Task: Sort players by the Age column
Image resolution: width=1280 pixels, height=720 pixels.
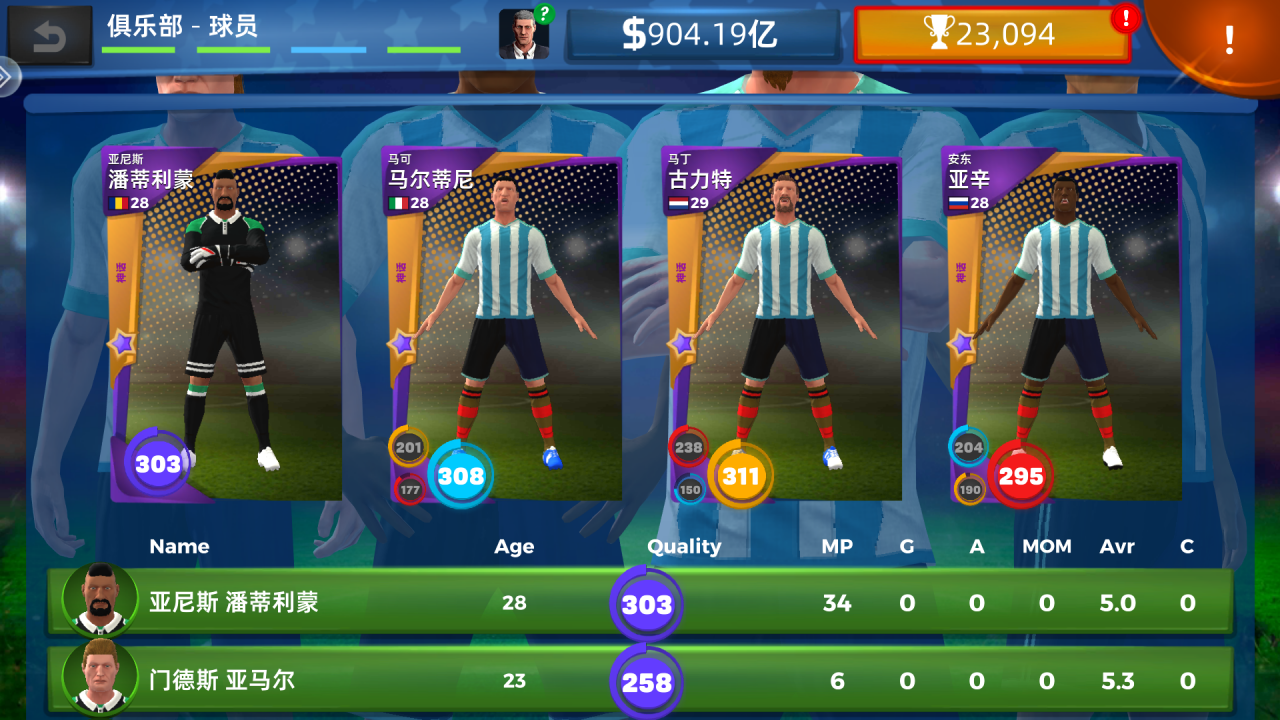Action: click(x=516, y=547)
